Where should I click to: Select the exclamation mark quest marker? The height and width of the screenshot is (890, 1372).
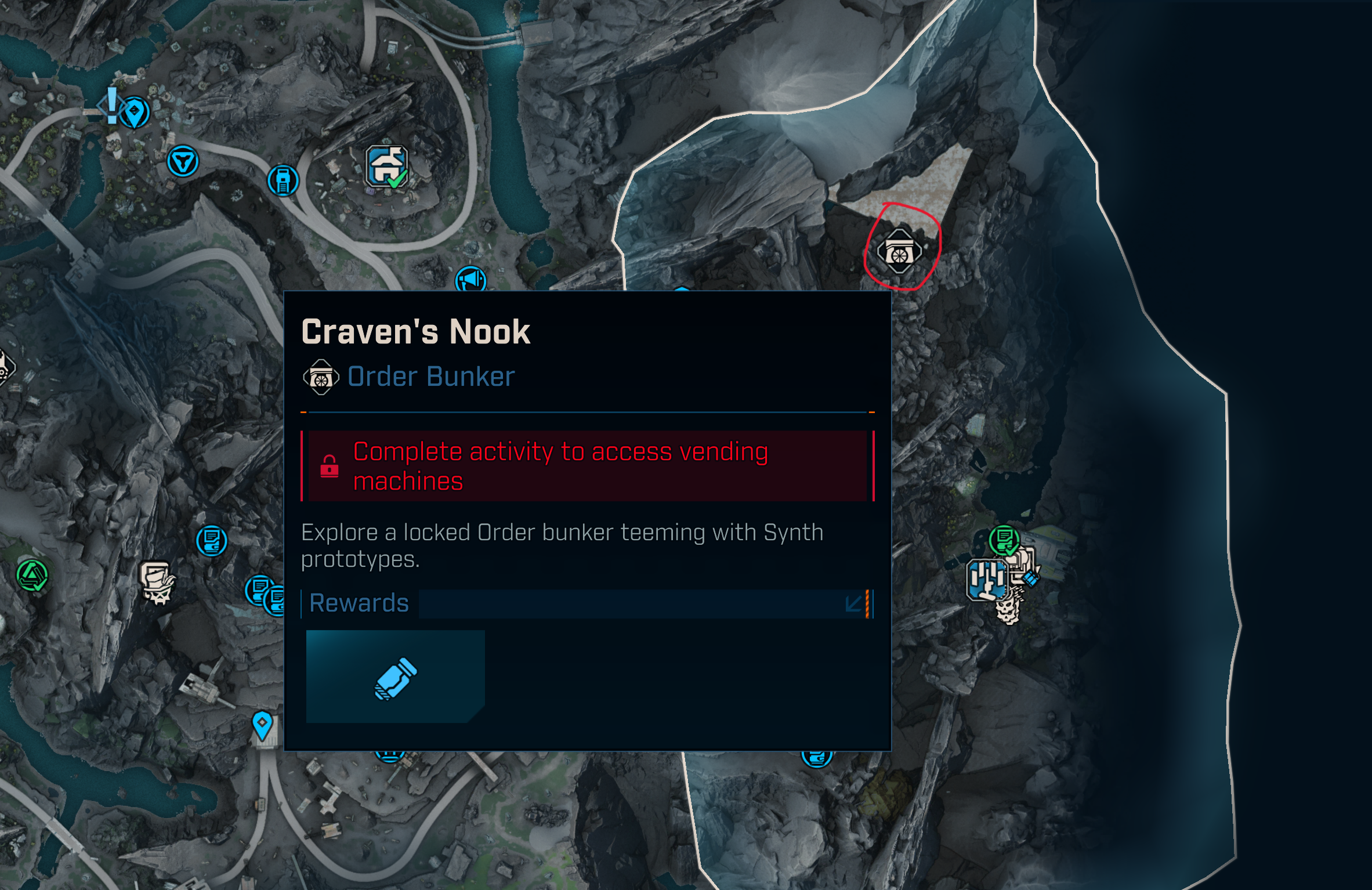click(x=112, y=106)
